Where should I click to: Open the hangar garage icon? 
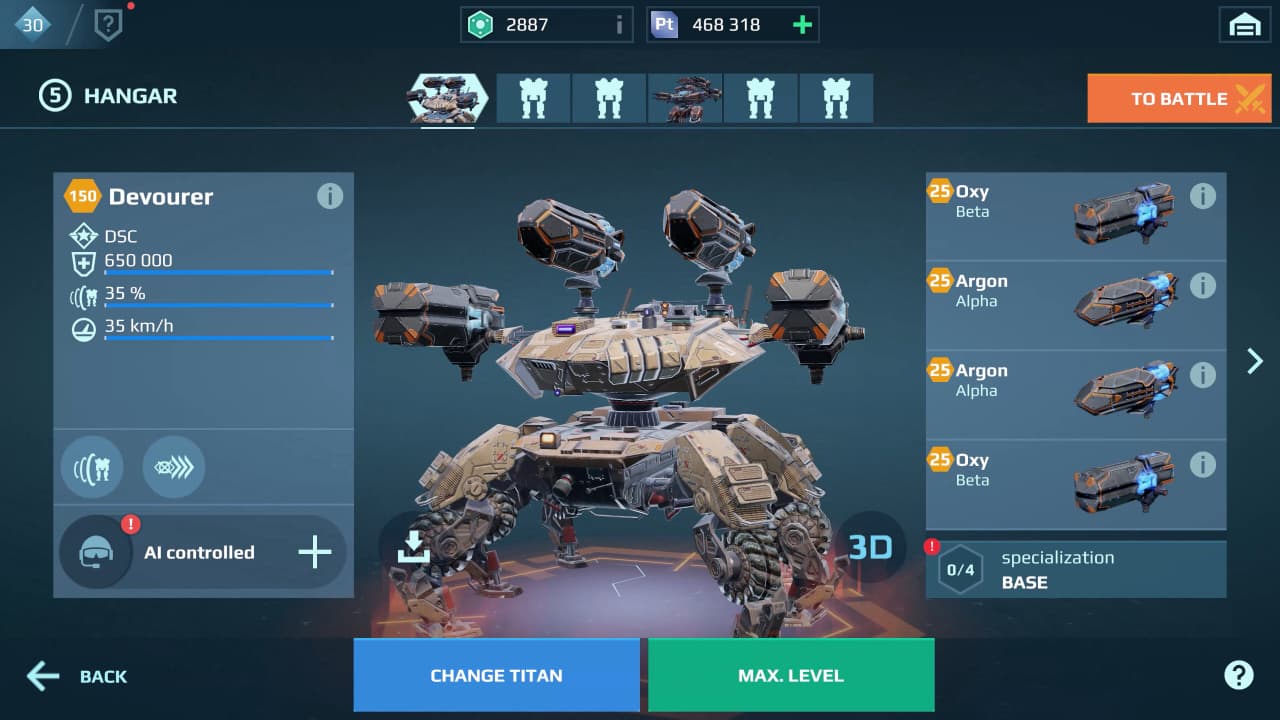[x=1244, y=25]
